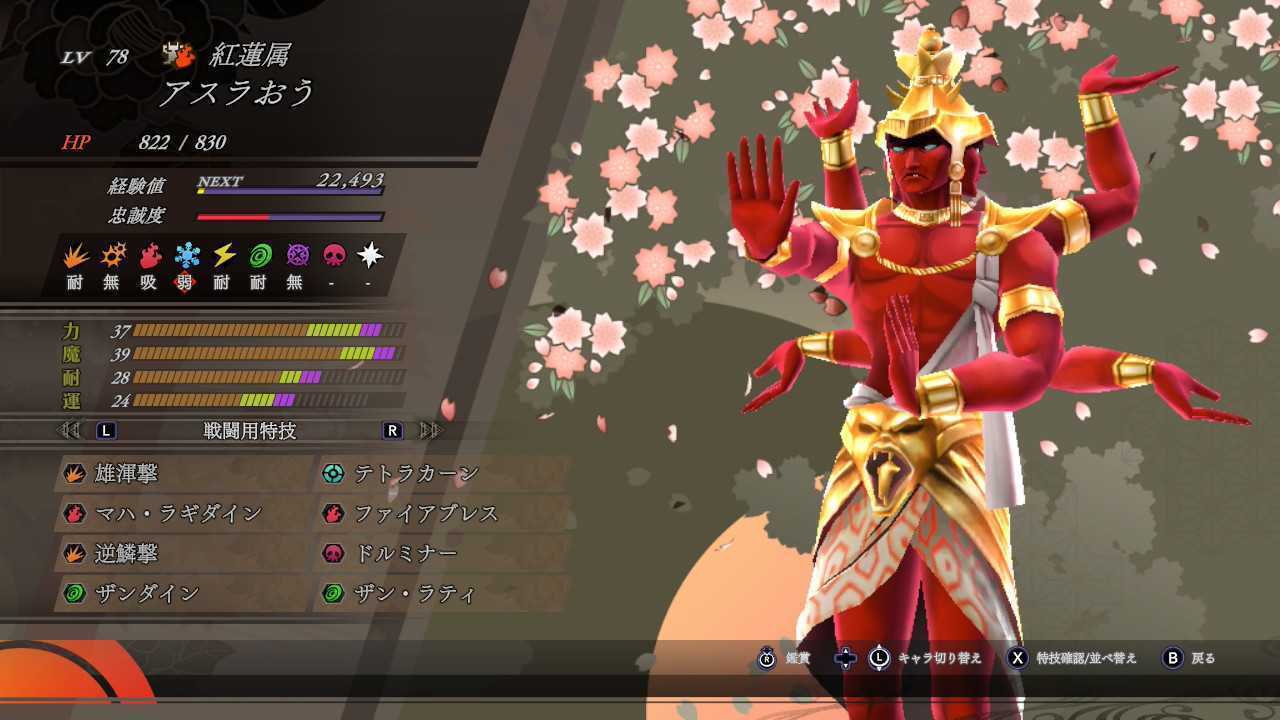Viewport: 1280px width, 720px height.
Task: Click the weakness (弱) element icon
Action: point(185,255)
